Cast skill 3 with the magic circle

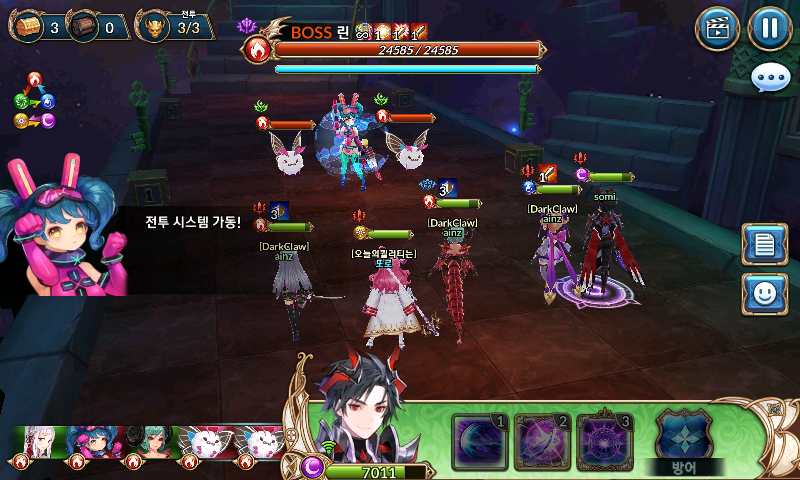point(606,441)
